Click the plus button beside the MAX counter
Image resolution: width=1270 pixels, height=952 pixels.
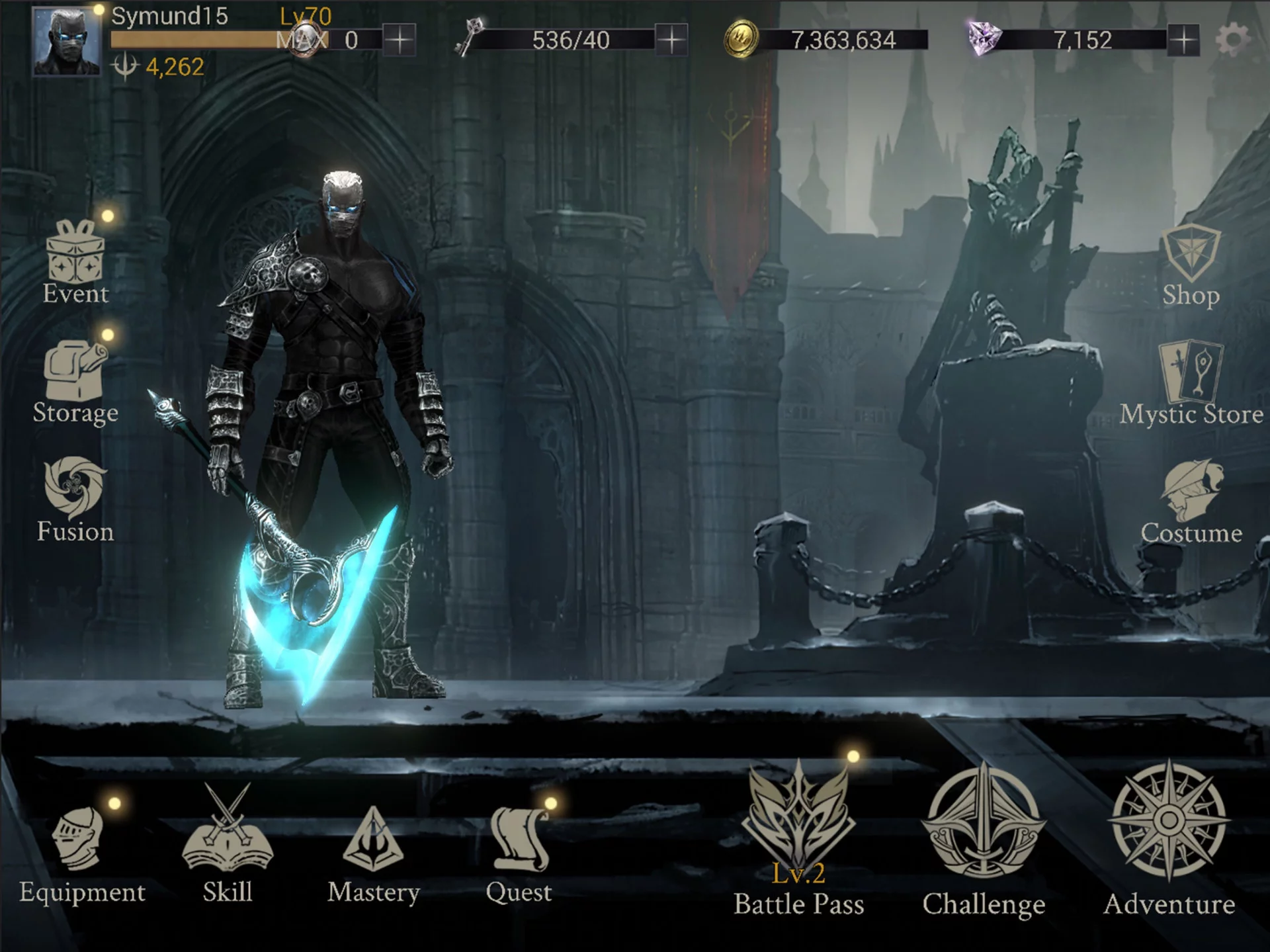tap(400, 40)
